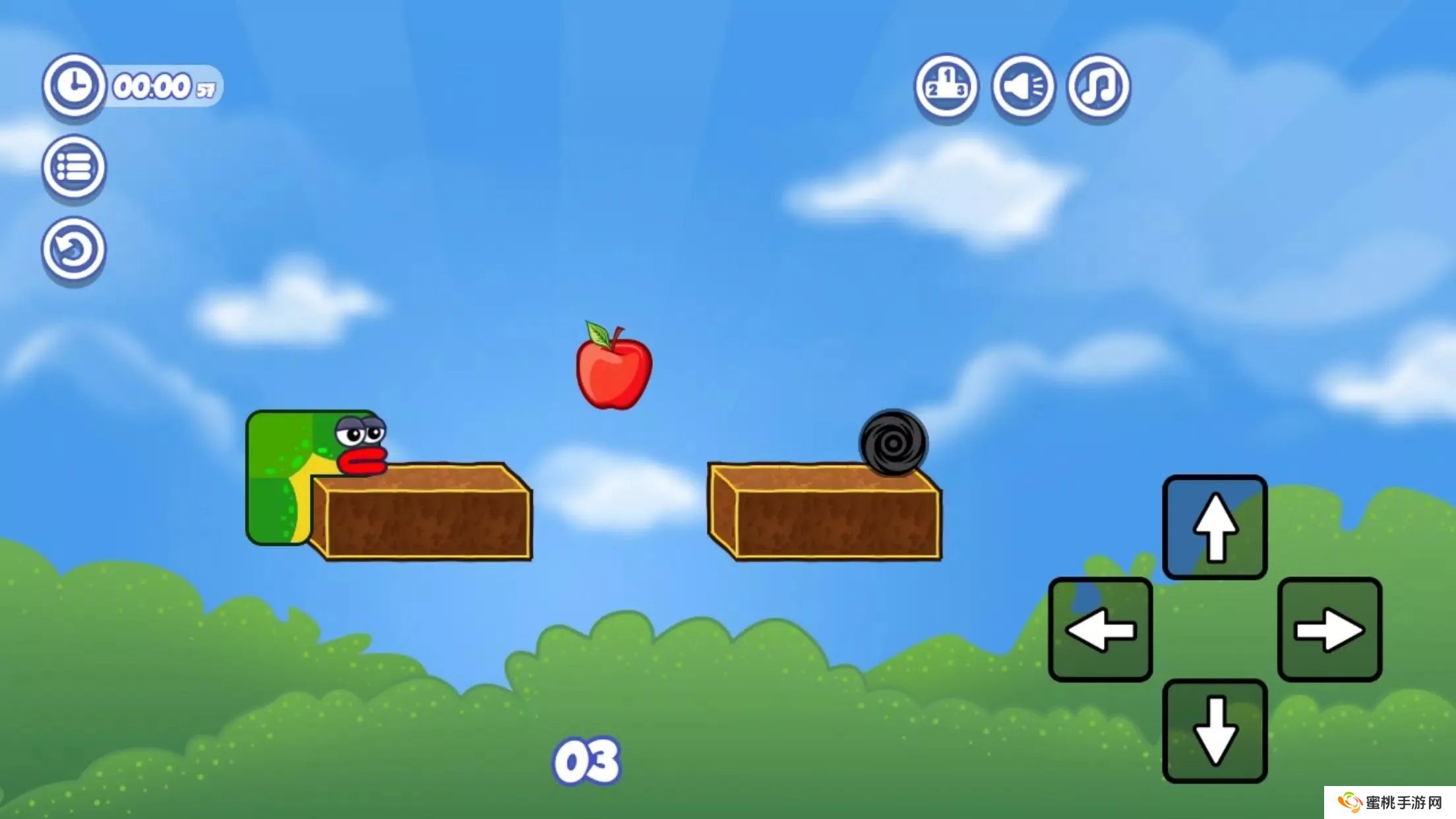Tap the right arrow control
This screenshot has height=819, width=1456.
1329,630
